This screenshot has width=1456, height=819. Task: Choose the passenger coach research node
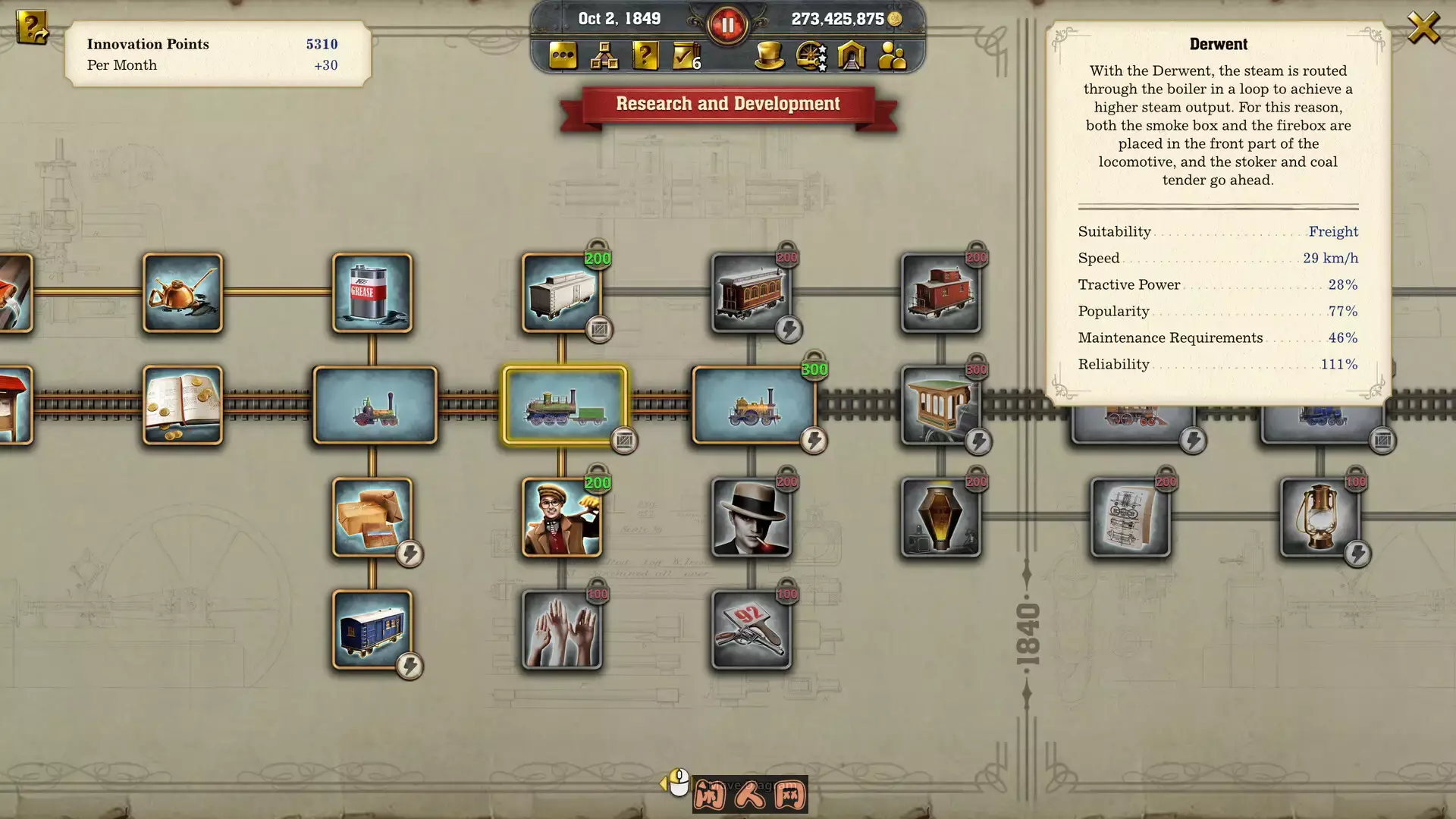751,293
